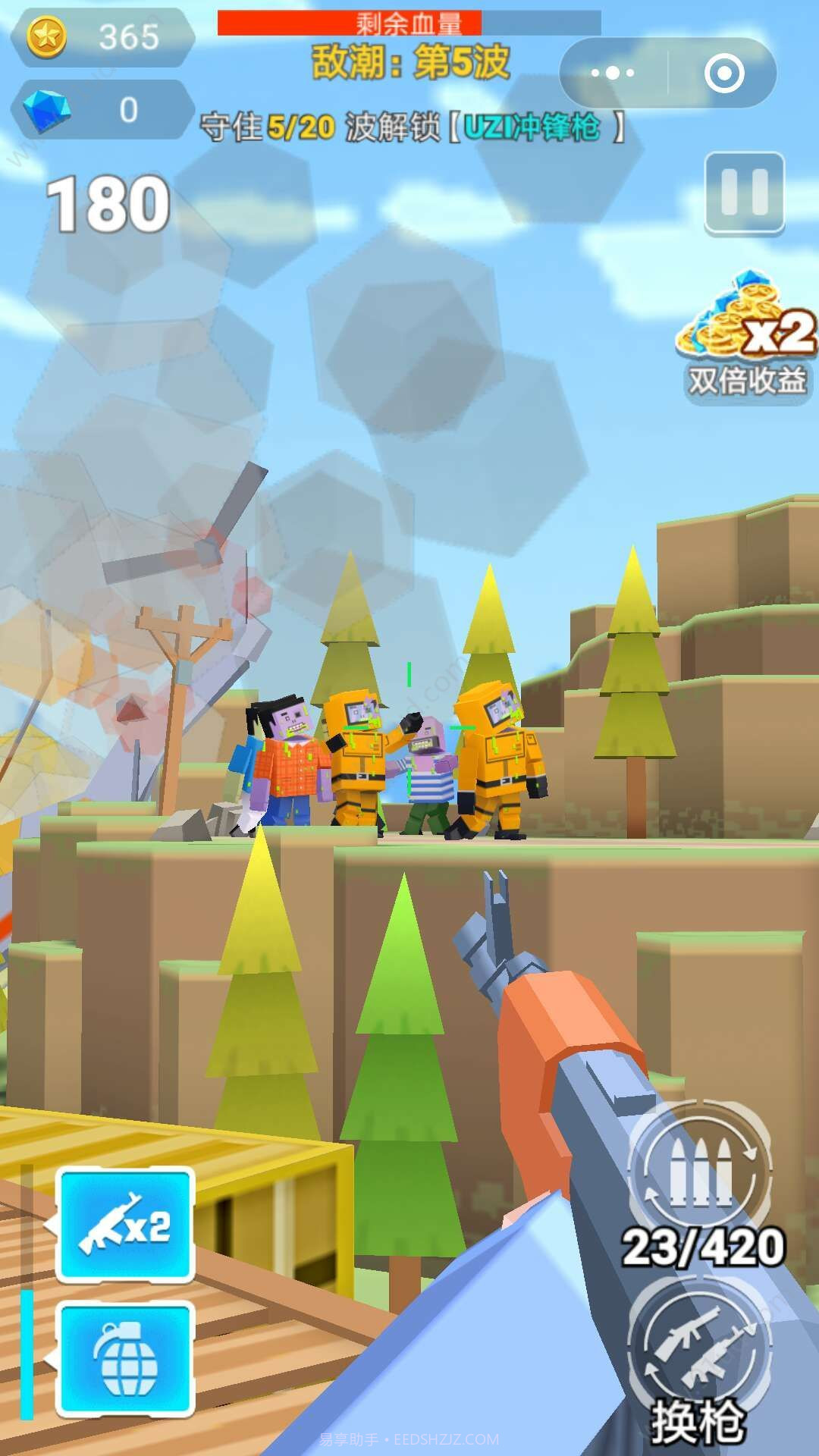This screenshot has height=1456, width=819.
Task: Close the mini program via circle button
Action: coord(723,73)
